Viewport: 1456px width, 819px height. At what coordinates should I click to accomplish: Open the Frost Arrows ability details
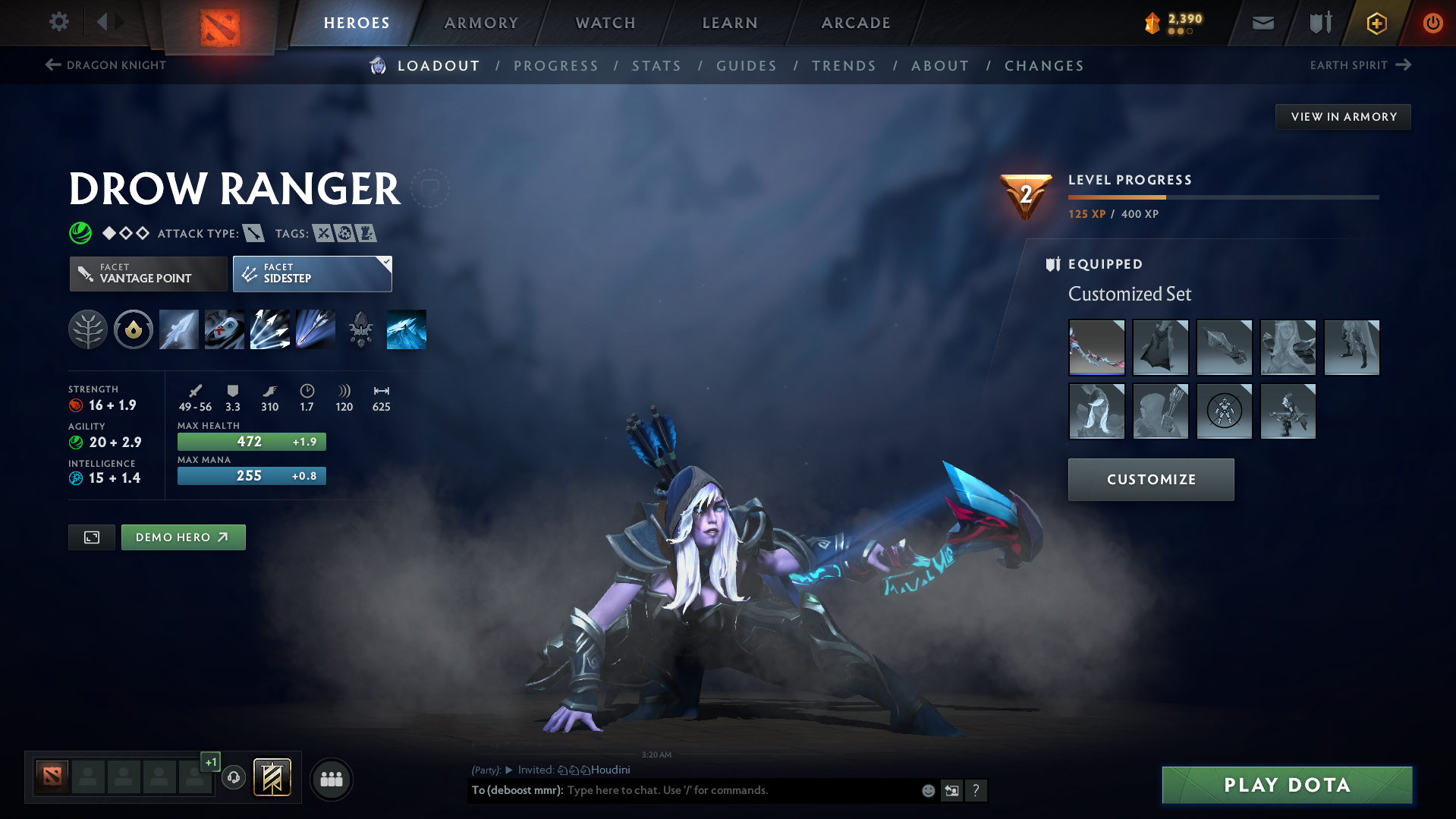point(178,329)
